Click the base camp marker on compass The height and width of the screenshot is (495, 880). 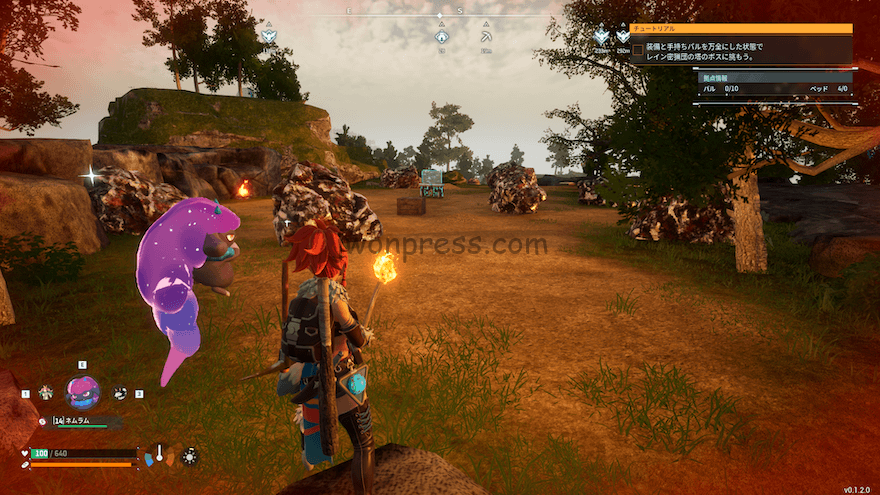pyautogui.click(x=441, y=36)
